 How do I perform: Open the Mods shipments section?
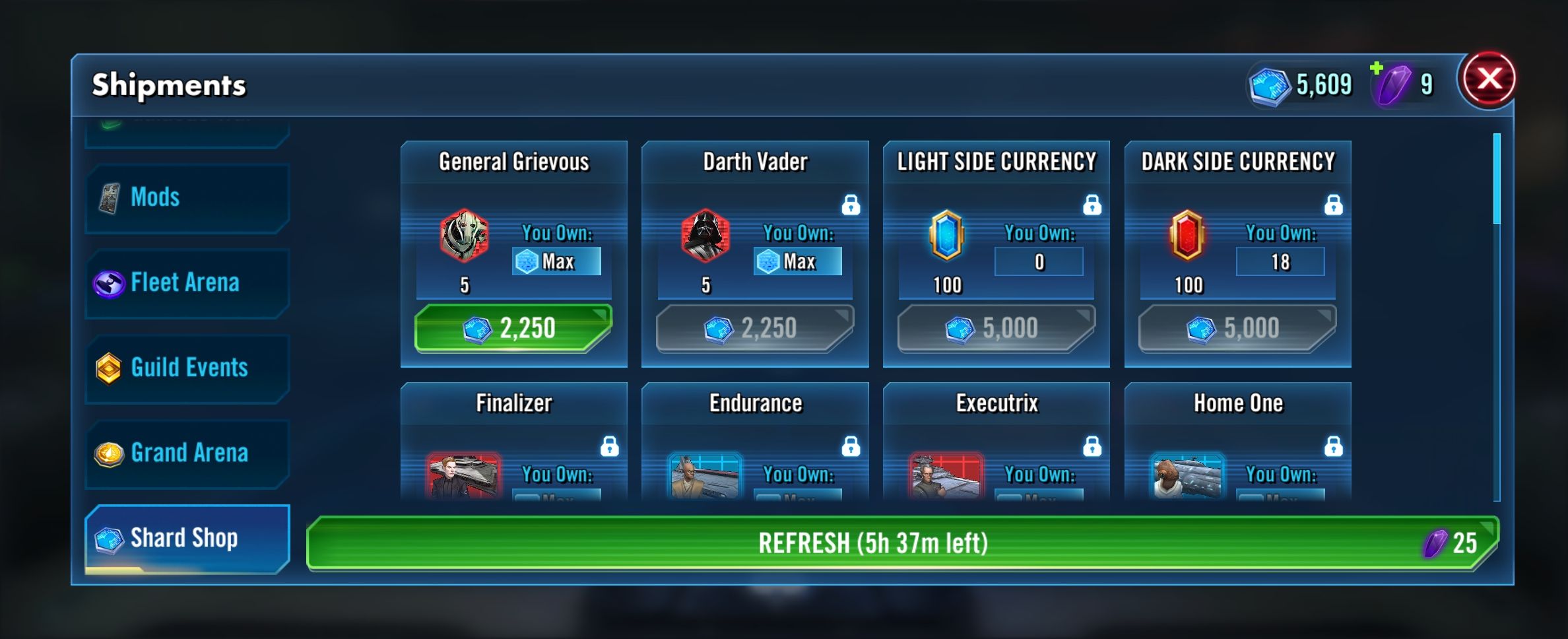coord(187,197)
